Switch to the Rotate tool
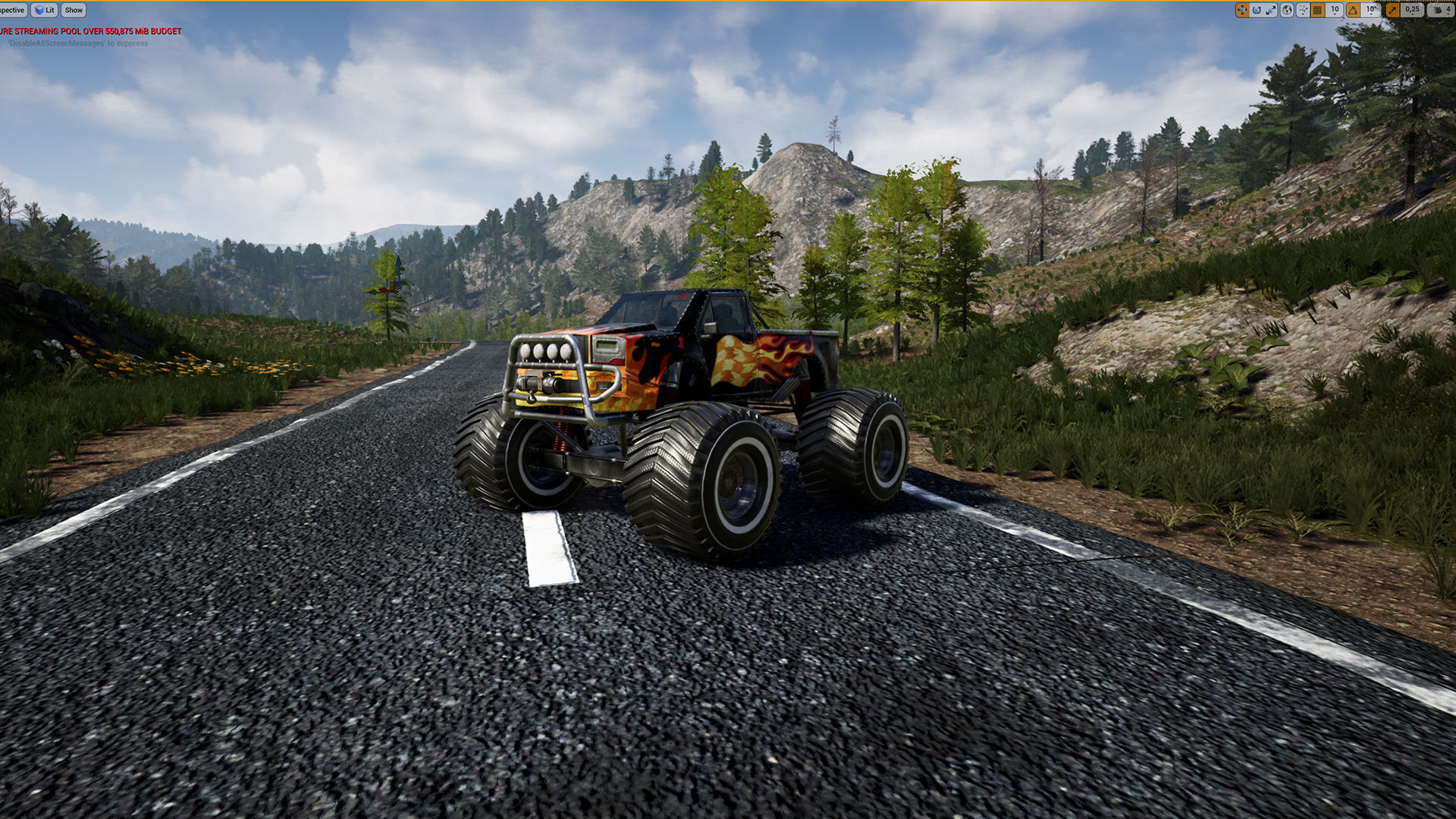Image resolution: width=1456 pixels, height=819 pixels. pos(1257,10)
